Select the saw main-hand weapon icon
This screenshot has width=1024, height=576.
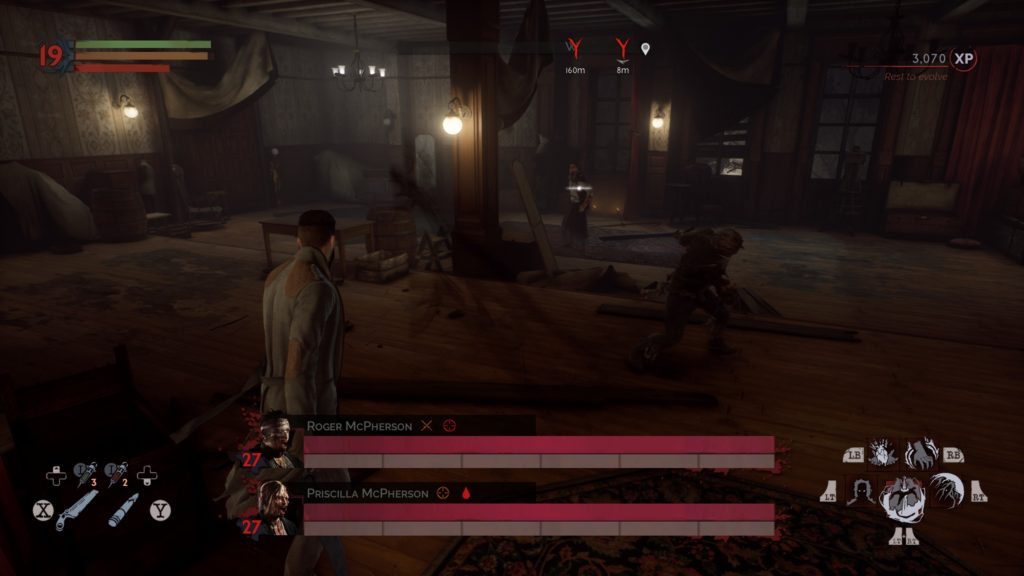coord(77,510)
